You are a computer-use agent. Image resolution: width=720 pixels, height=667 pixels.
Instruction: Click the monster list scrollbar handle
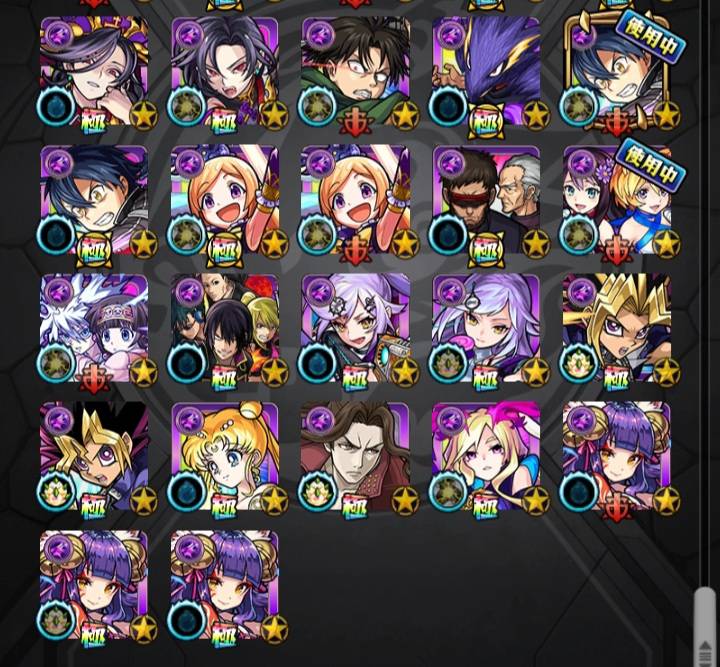(704, 625)
